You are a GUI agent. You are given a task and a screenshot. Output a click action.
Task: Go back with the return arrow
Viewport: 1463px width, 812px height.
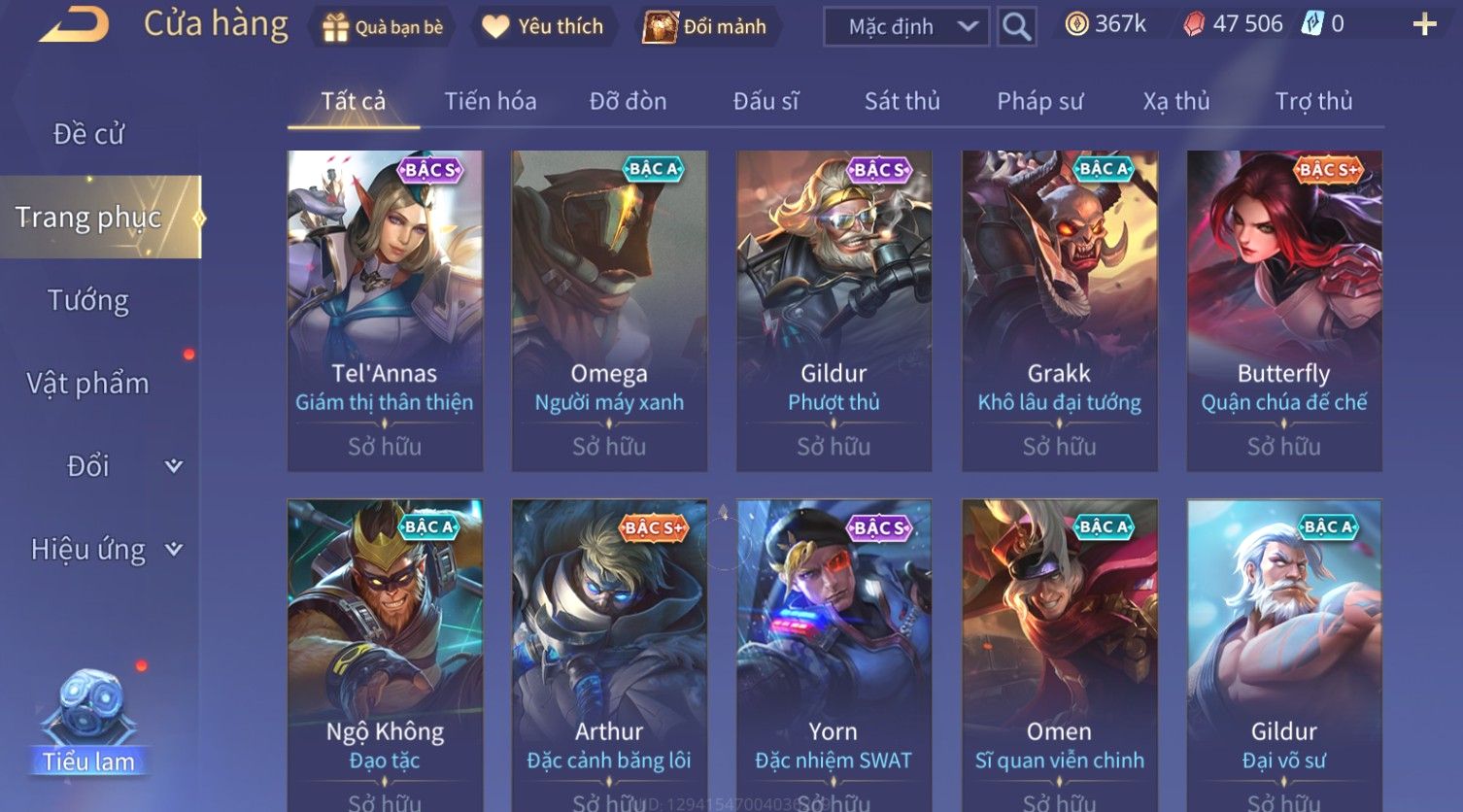tap(74, 24)
